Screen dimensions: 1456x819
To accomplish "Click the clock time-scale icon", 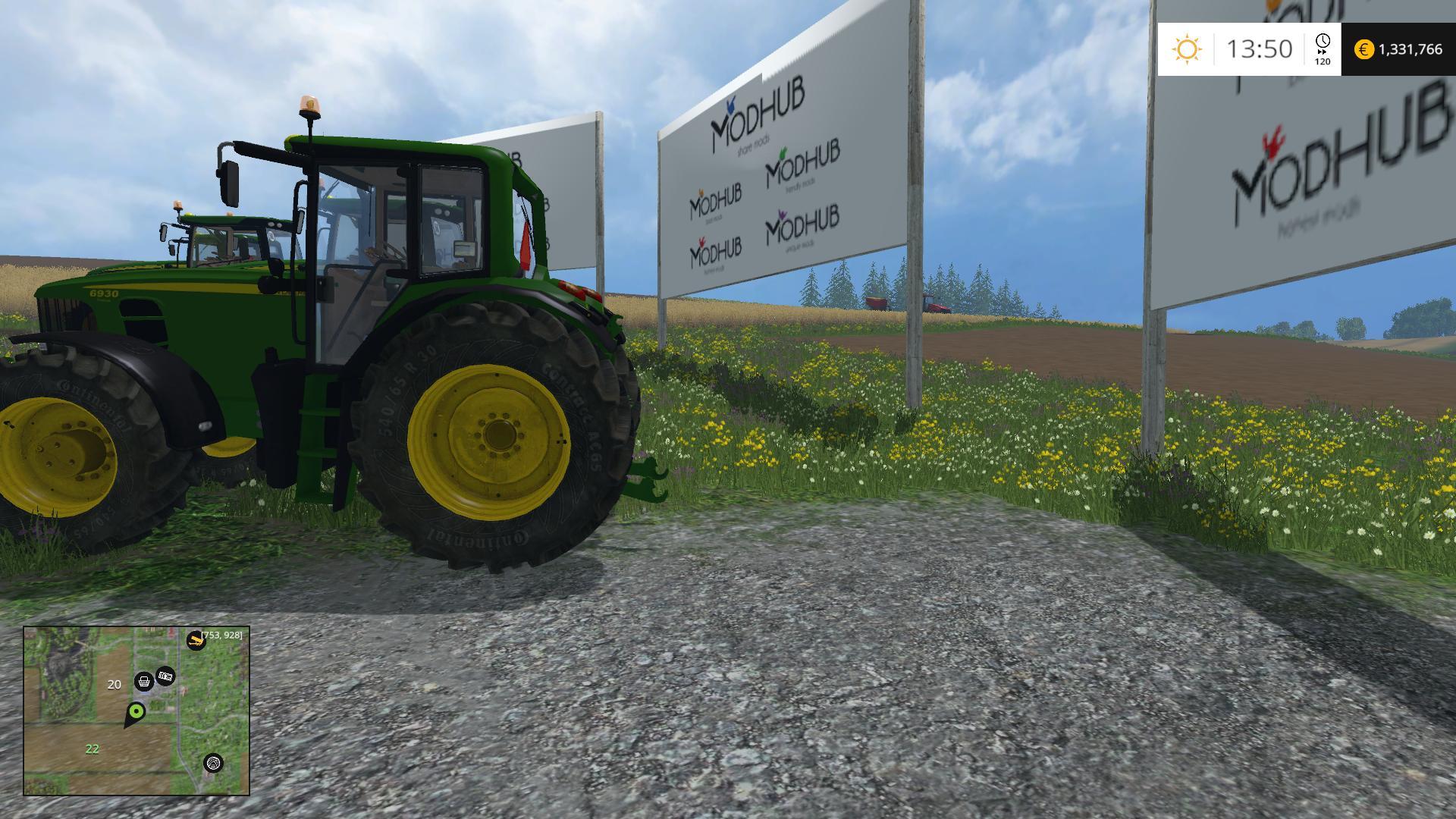I will tap(1323, 40).
